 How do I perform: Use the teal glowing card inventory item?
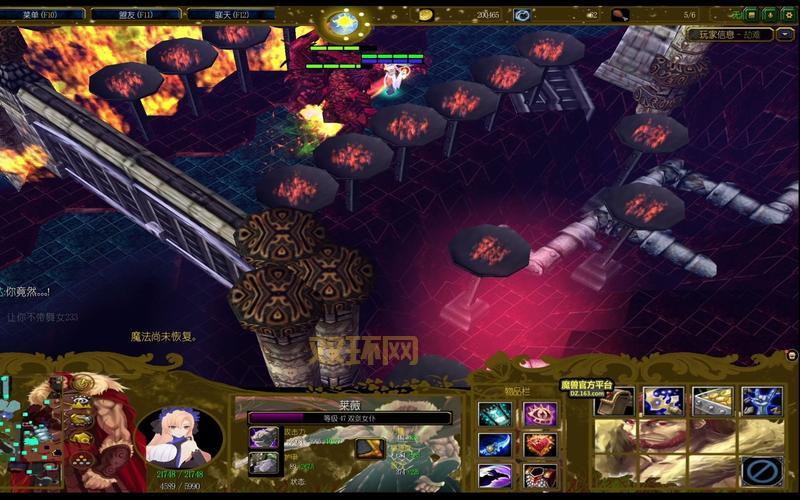[494, 414]
